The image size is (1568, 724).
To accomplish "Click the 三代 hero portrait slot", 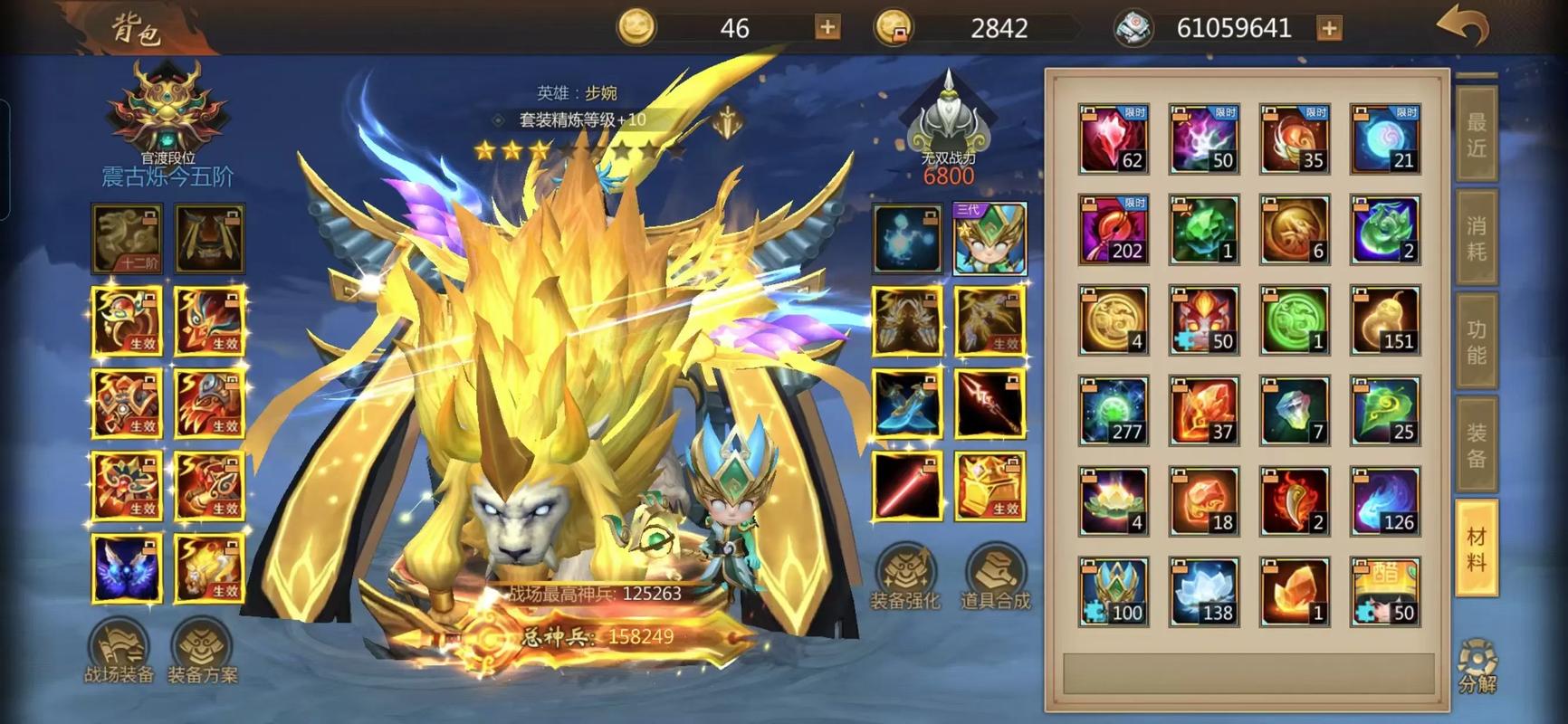I will 990,239.
